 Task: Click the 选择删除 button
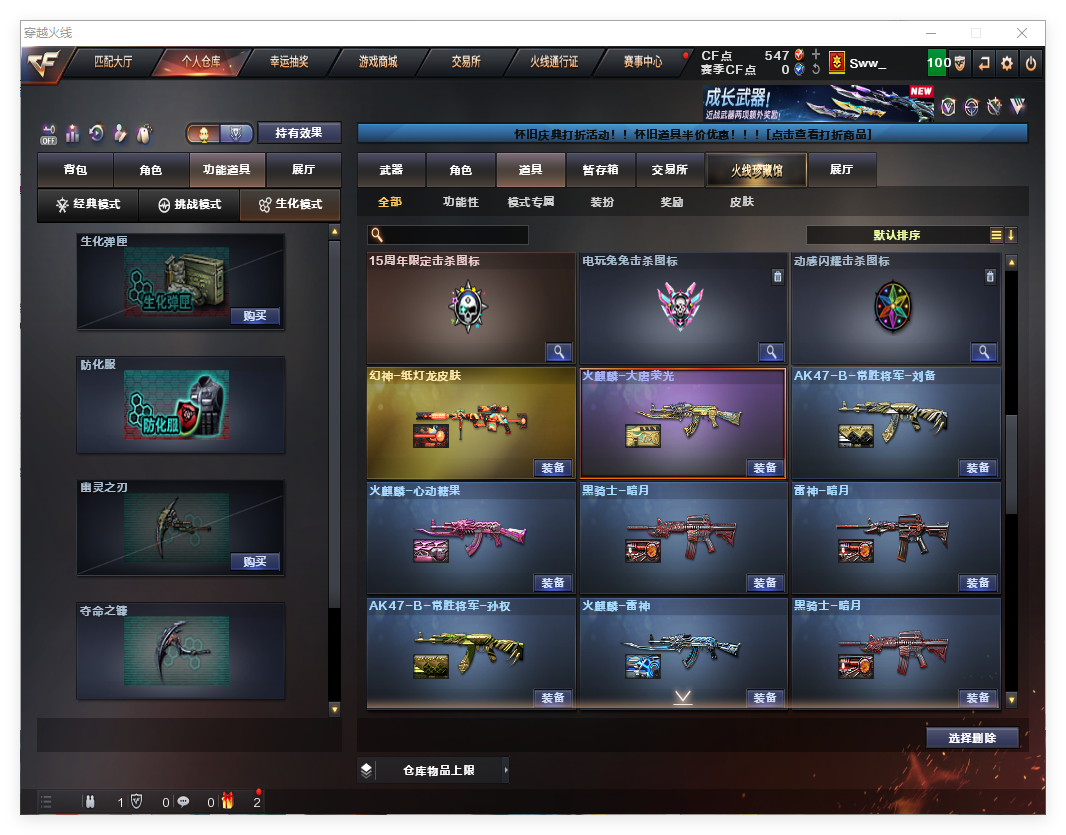pyautogui.click(x=972, y=738)
